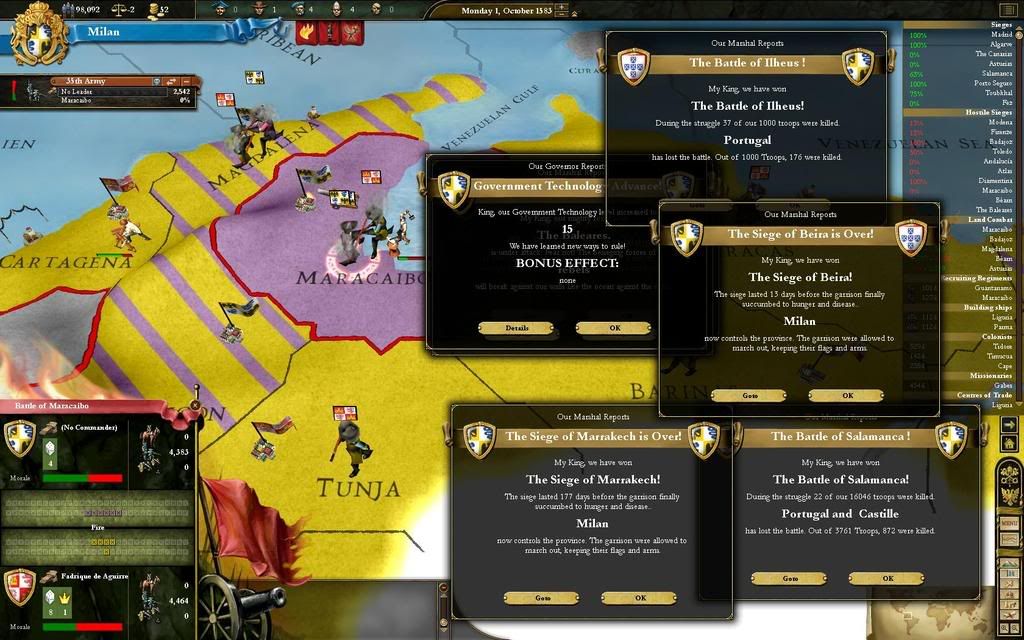Acknowledge the Battle of Salamanca report with OK

[886, 578]
